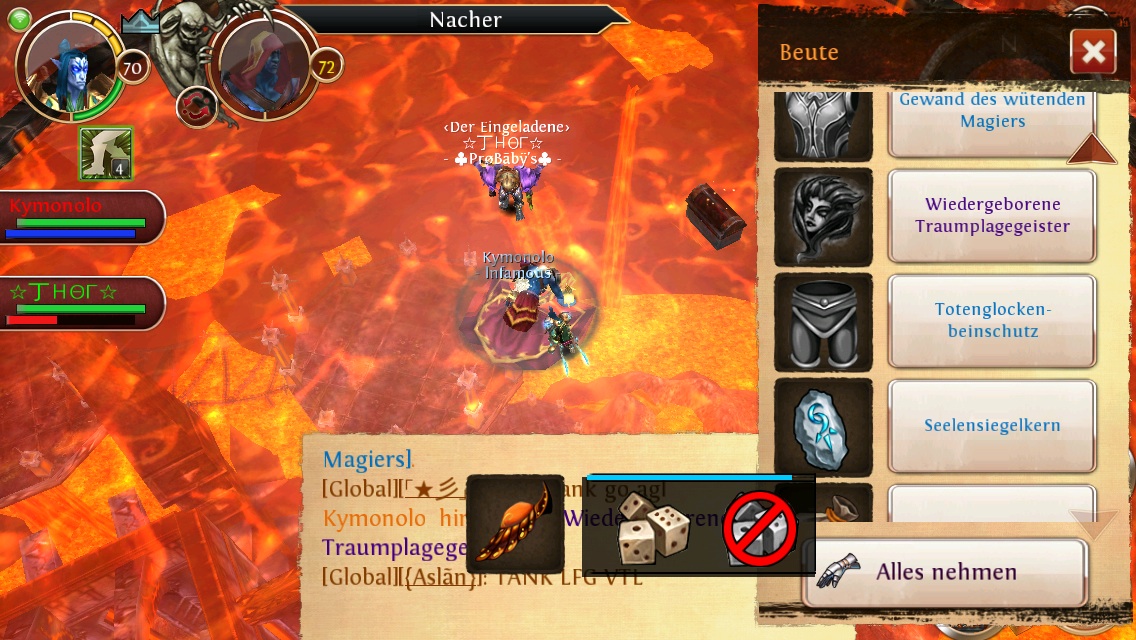
Task: Click the Seelensiegelkern rune stone icon
Action: tap(823, 426)
